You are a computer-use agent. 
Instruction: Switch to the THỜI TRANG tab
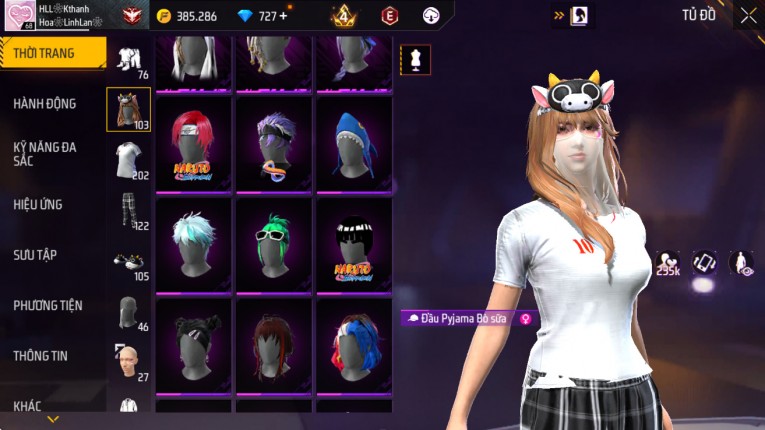click(50, 53)
